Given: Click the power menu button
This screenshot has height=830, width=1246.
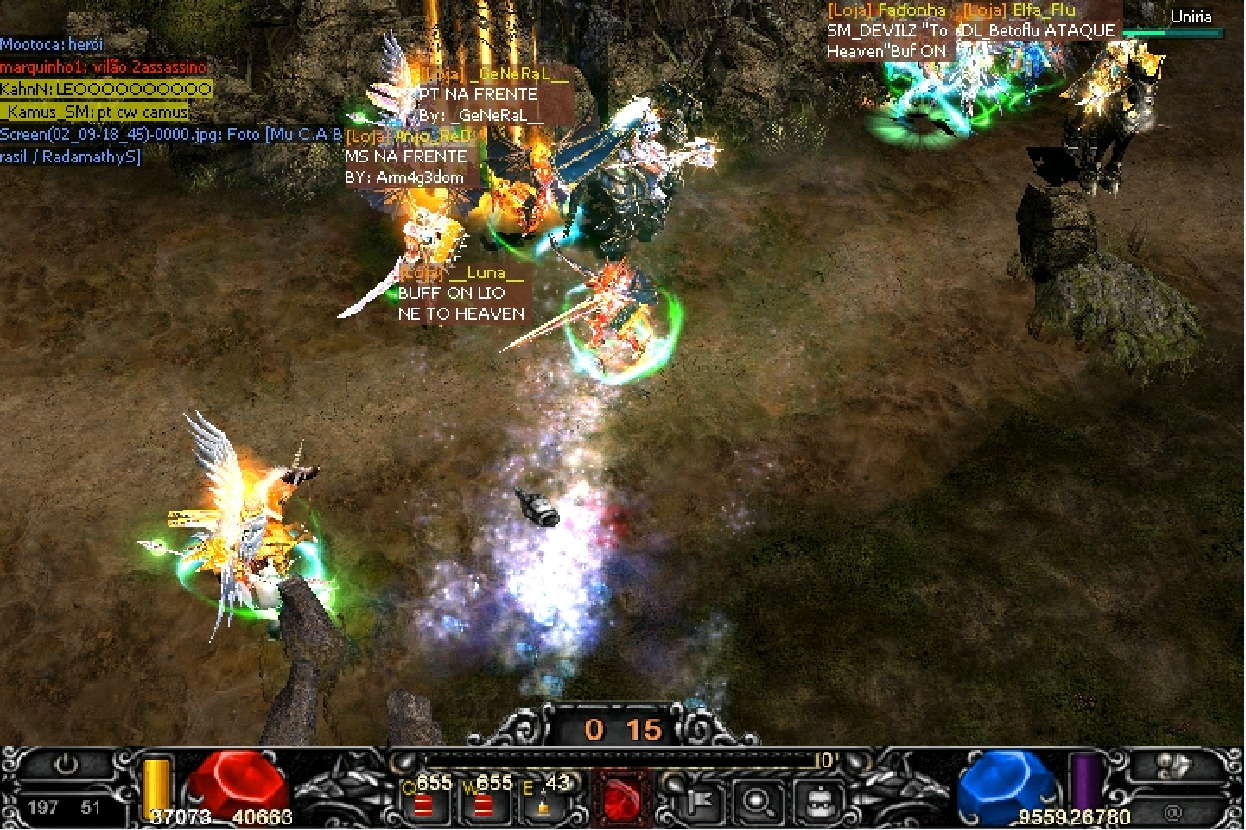Looking at the screenshot, I should coord(66,765).
